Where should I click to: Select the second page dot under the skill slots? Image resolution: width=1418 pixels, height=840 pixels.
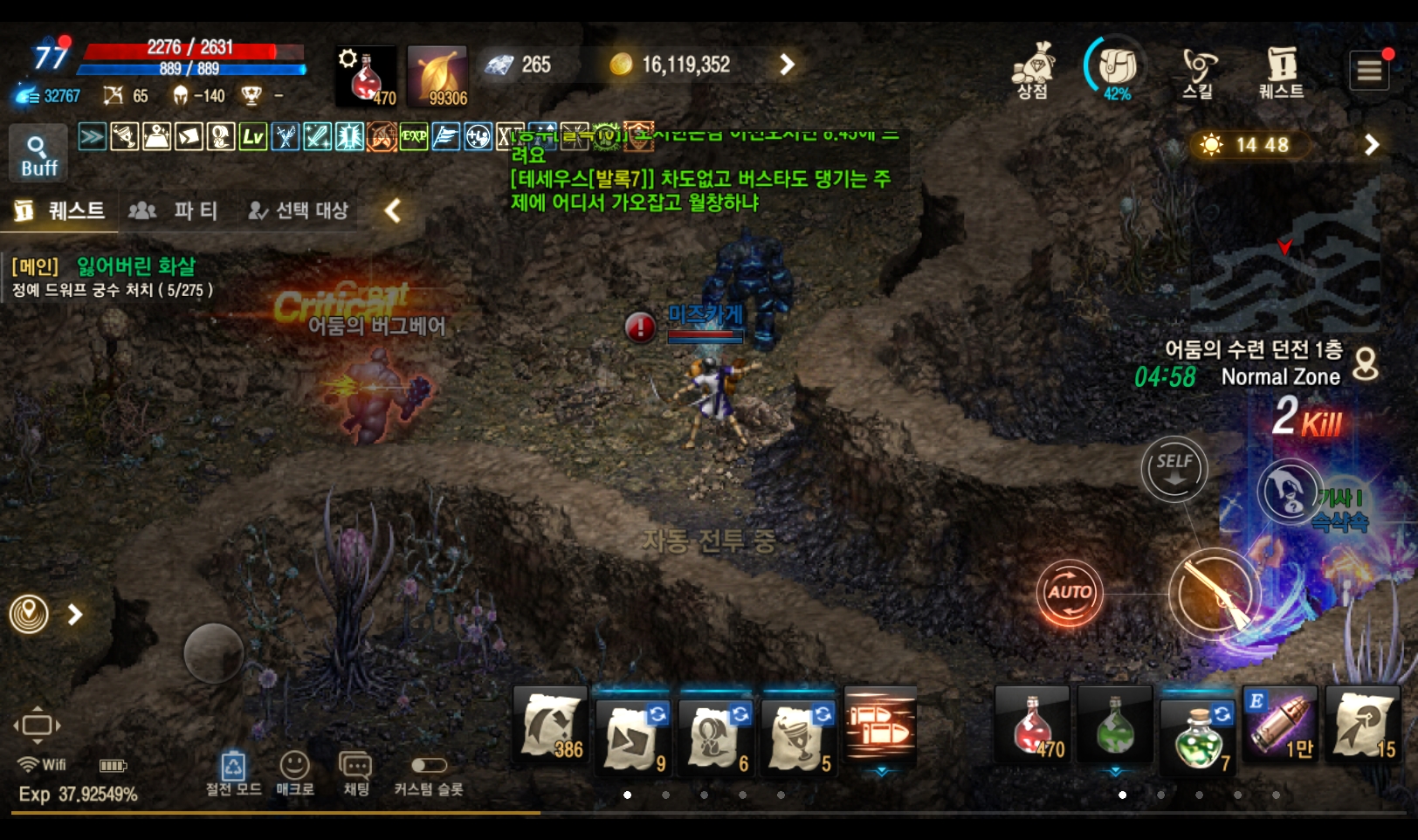[x=665, y=795]
